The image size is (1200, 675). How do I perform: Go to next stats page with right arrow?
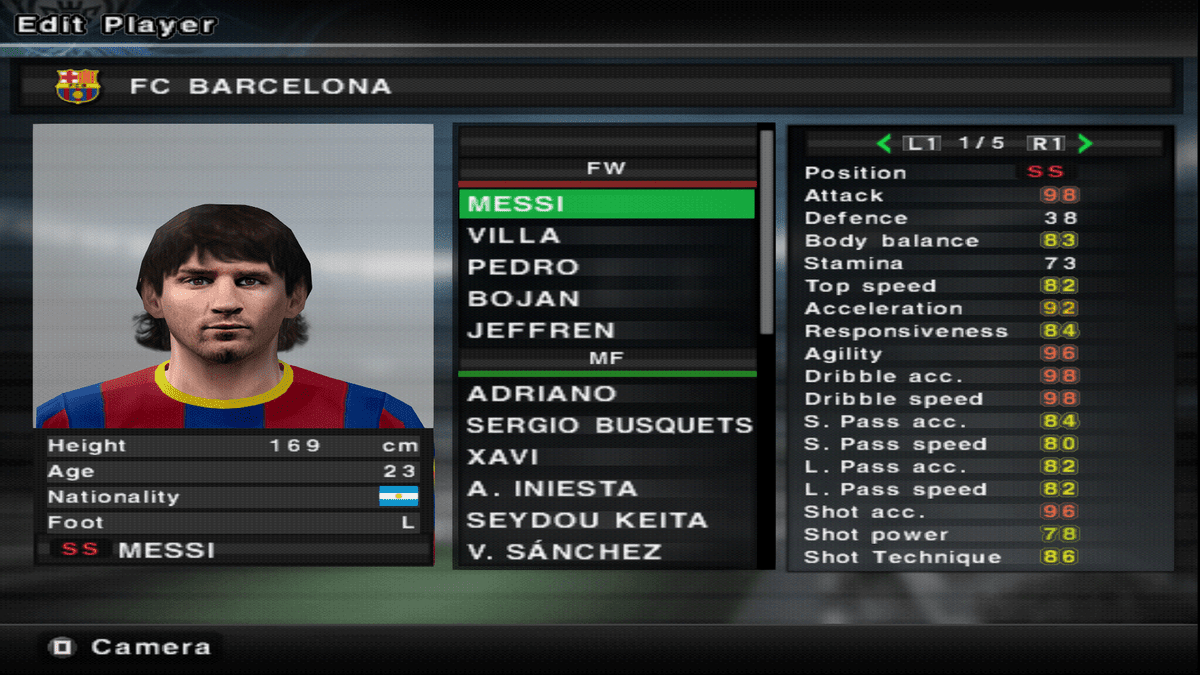coord(1085,144)
